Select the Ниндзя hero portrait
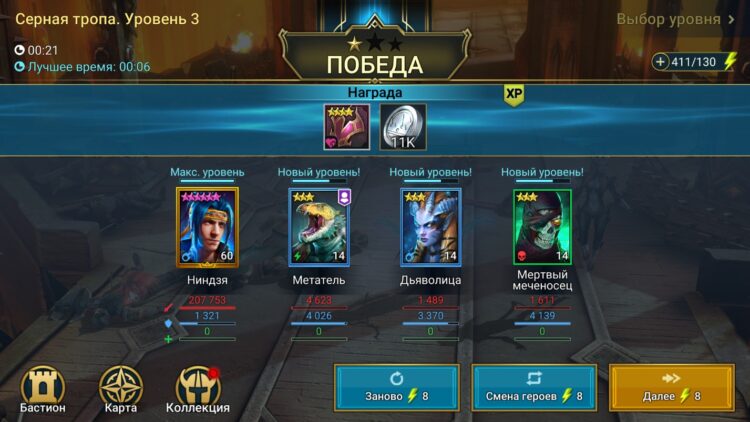 (207, 228)
